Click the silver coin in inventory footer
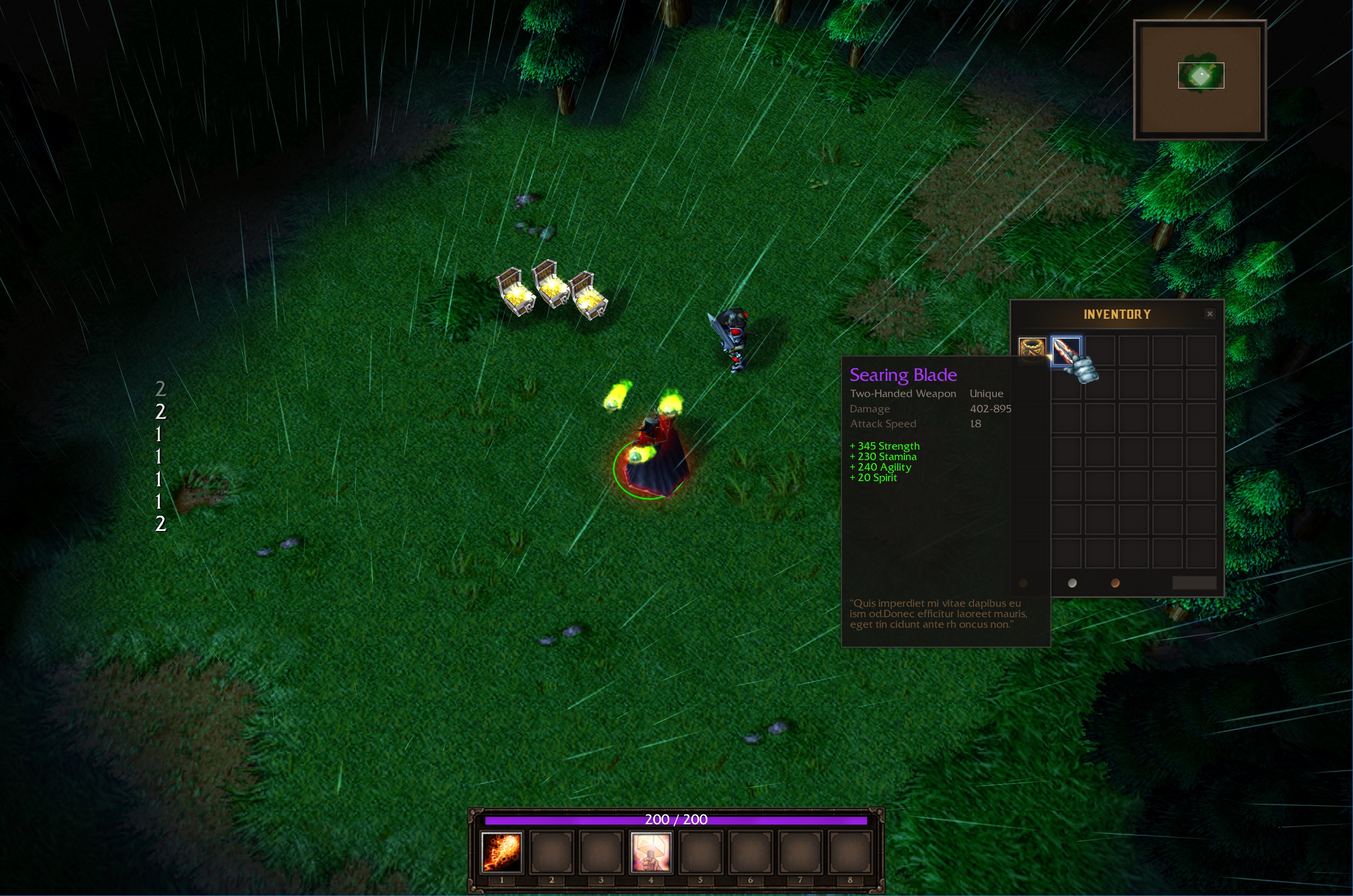 (x=1072, y=583)
